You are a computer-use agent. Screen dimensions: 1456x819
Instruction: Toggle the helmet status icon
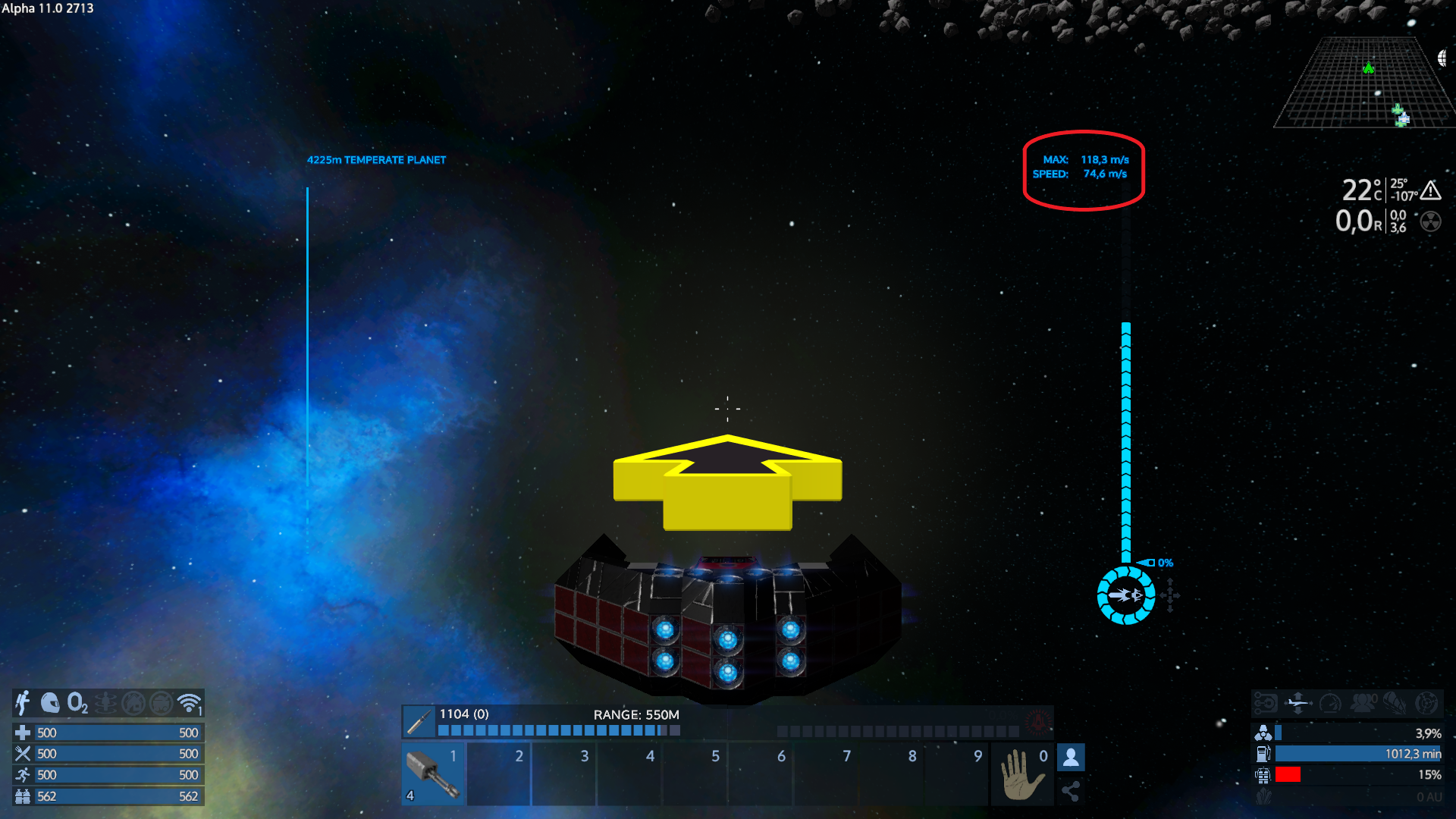[x=50, y=703]
